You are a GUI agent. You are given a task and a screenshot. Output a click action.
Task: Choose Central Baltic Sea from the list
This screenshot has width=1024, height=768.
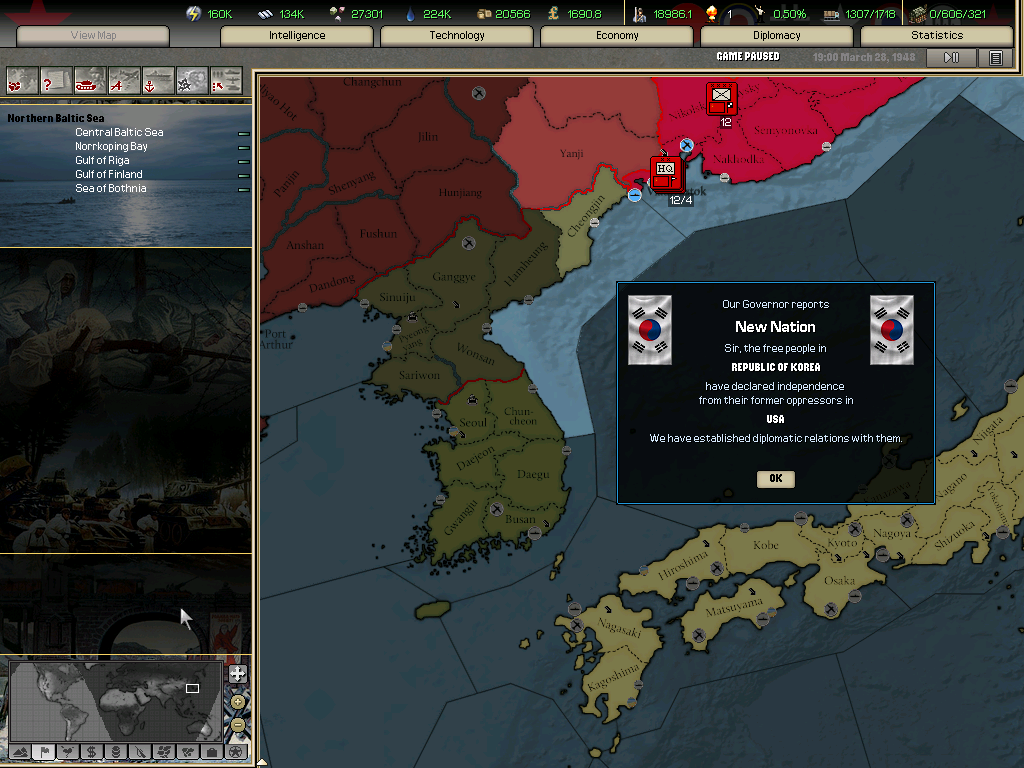[119, 132]
